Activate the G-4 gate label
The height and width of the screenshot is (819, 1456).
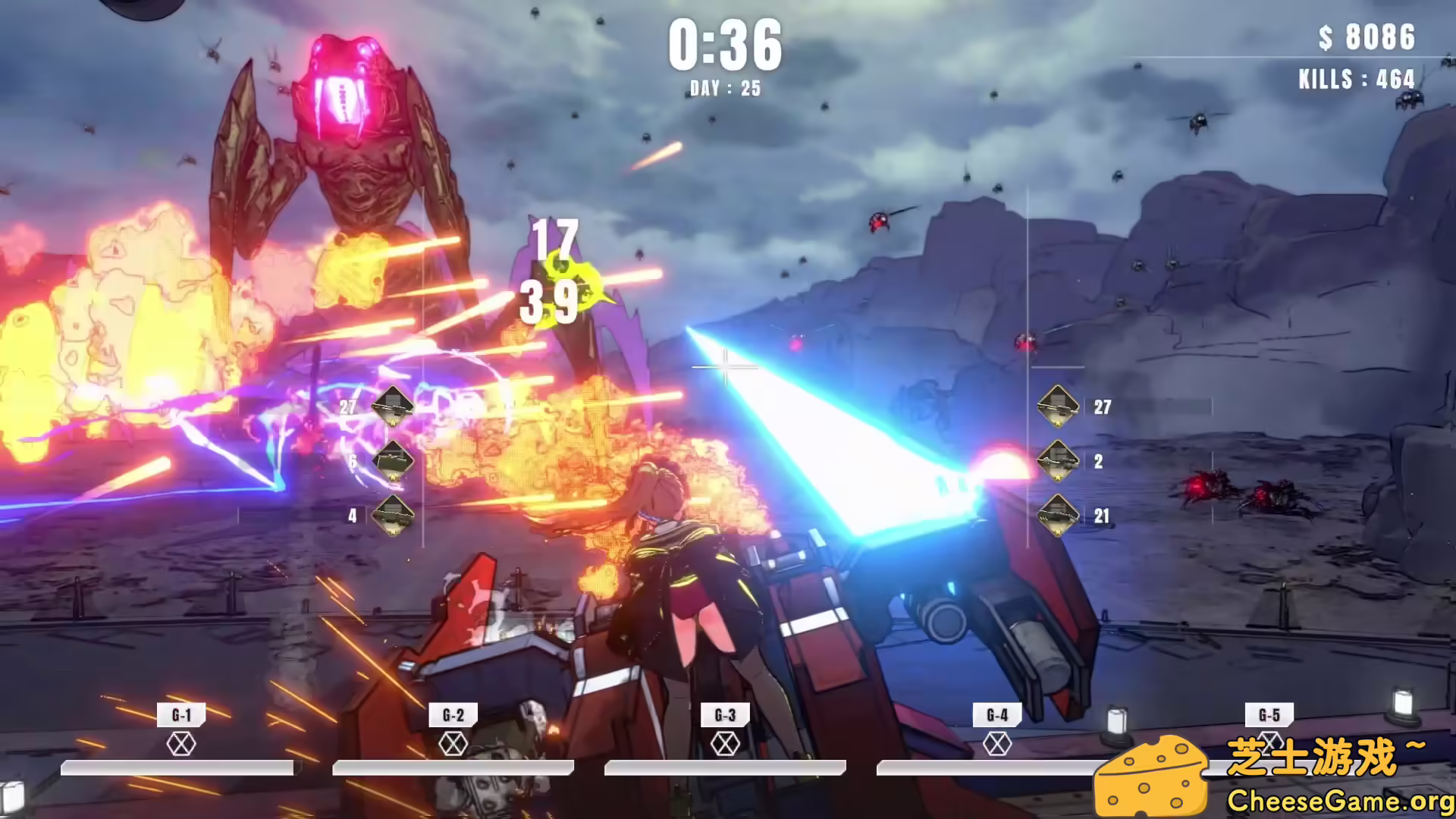point(997,714)
